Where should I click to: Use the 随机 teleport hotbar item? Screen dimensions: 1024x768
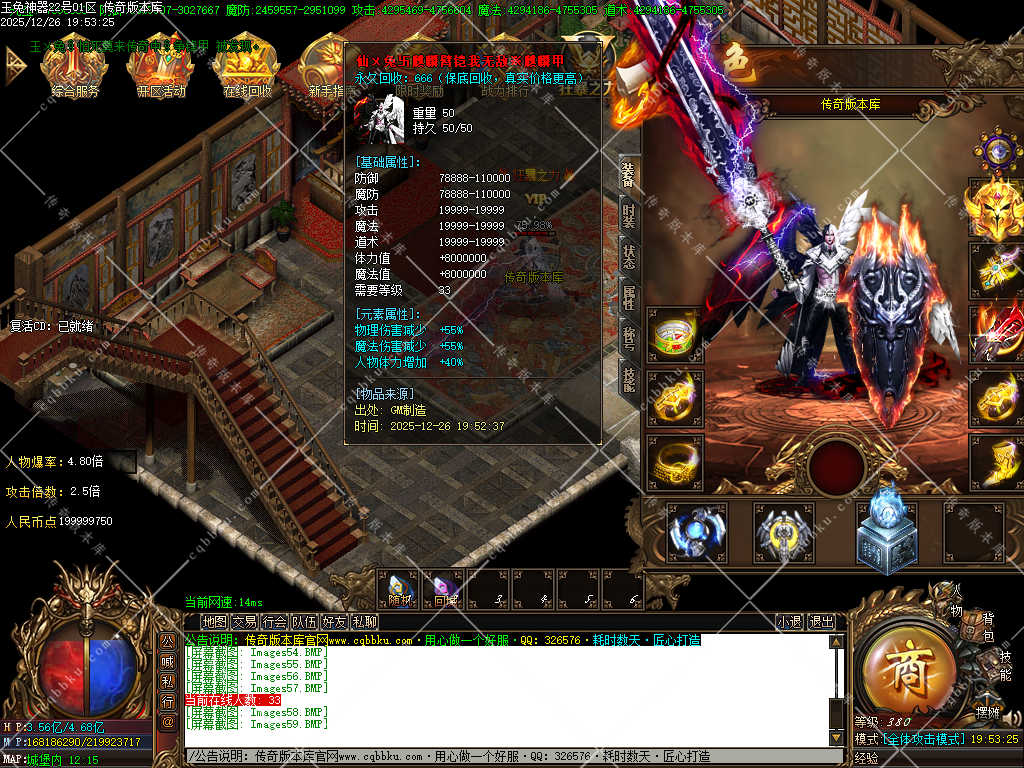pyautogui.click(x=400, y=590)
